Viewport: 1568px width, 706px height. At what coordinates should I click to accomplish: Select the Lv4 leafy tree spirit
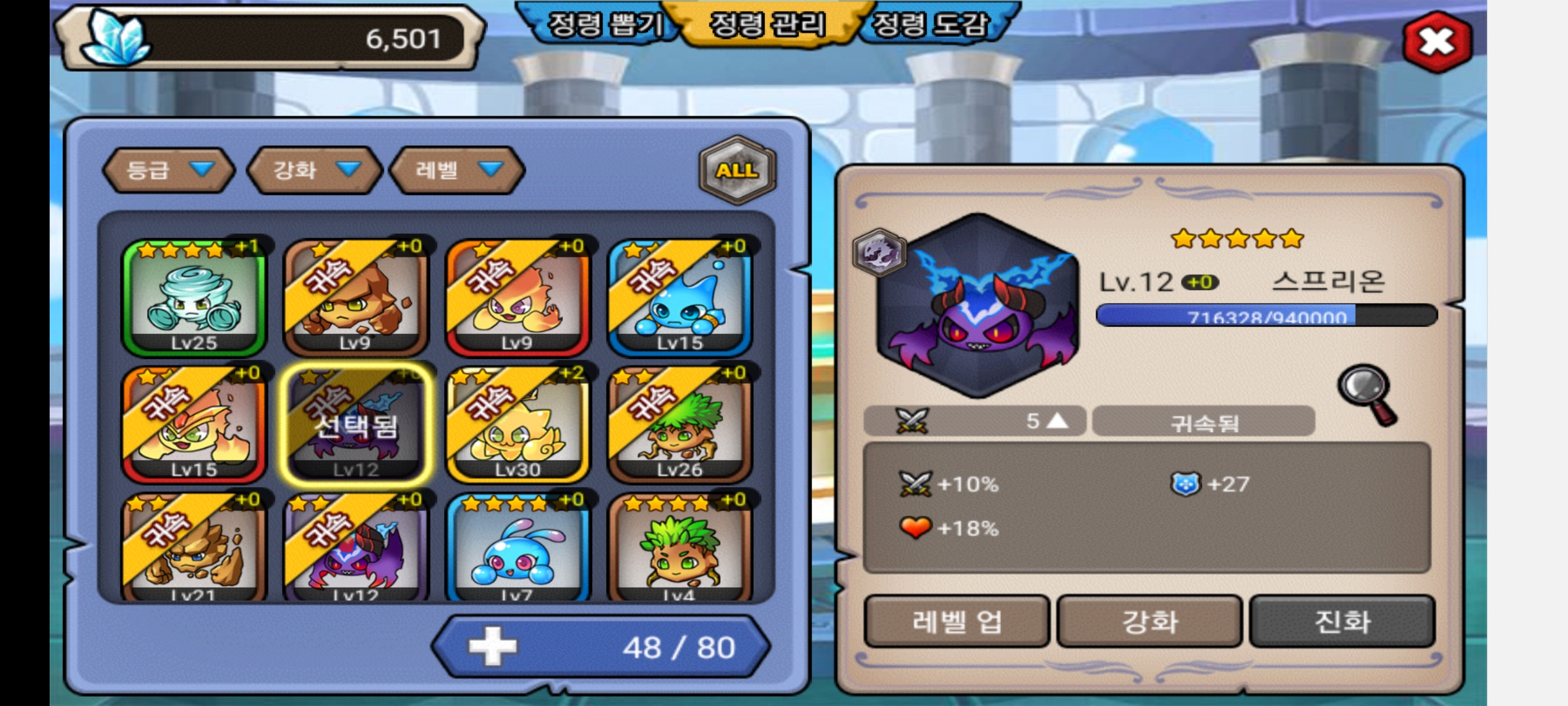(x=679, y=548)
